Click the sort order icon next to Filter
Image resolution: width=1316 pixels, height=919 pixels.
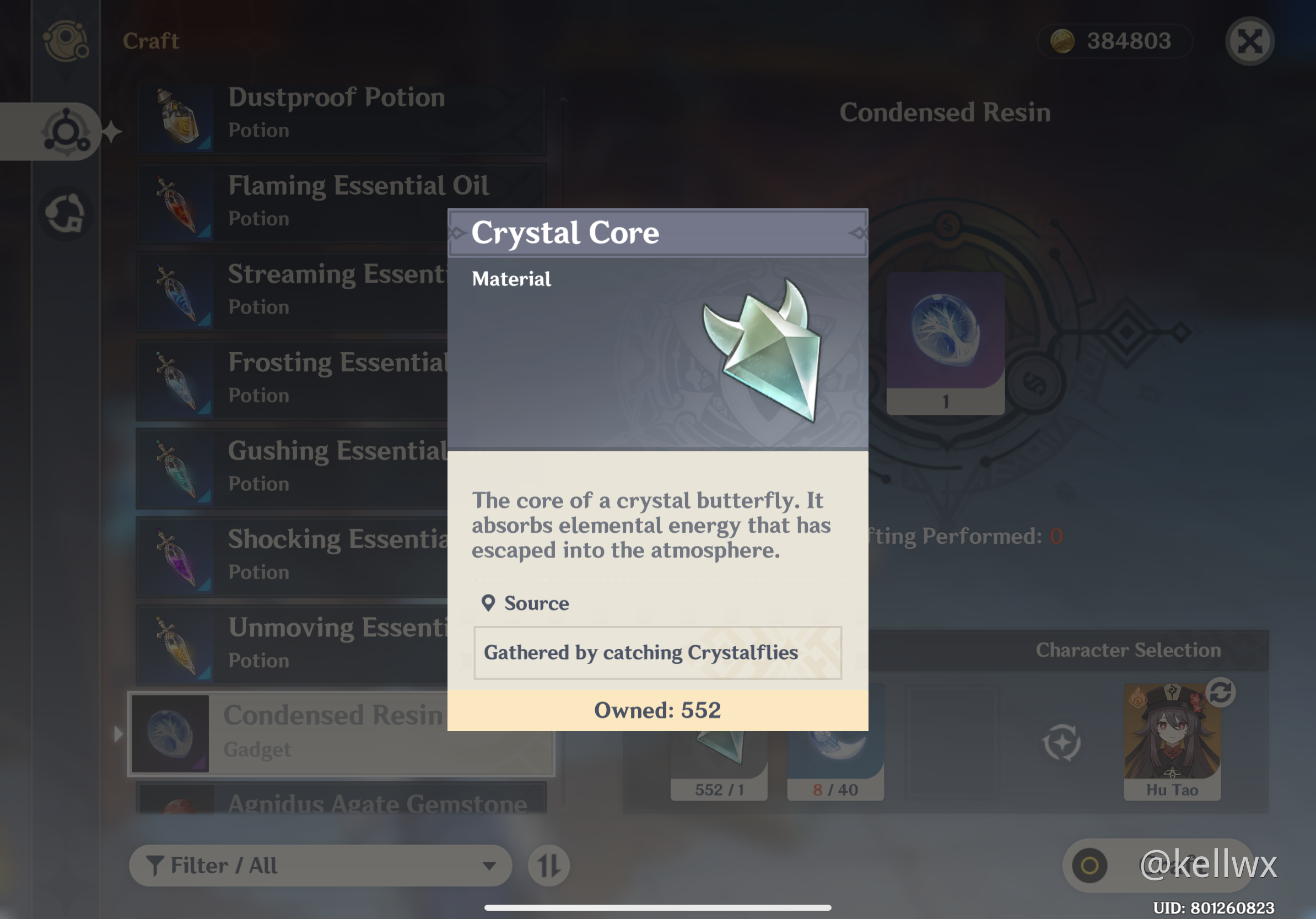coord(548,866)
